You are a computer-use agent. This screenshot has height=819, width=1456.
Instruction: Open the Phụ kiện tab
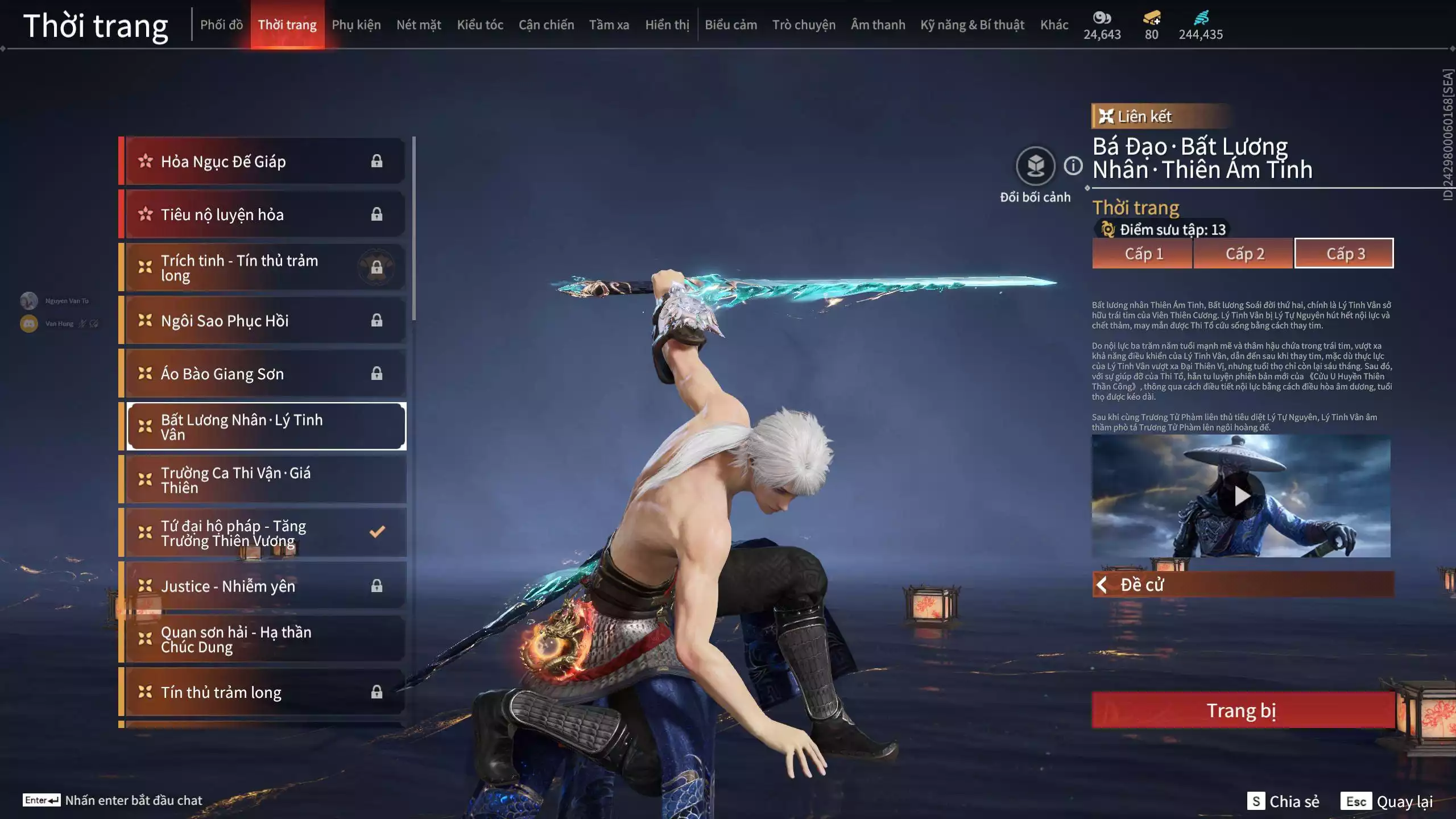coord(356,25)
